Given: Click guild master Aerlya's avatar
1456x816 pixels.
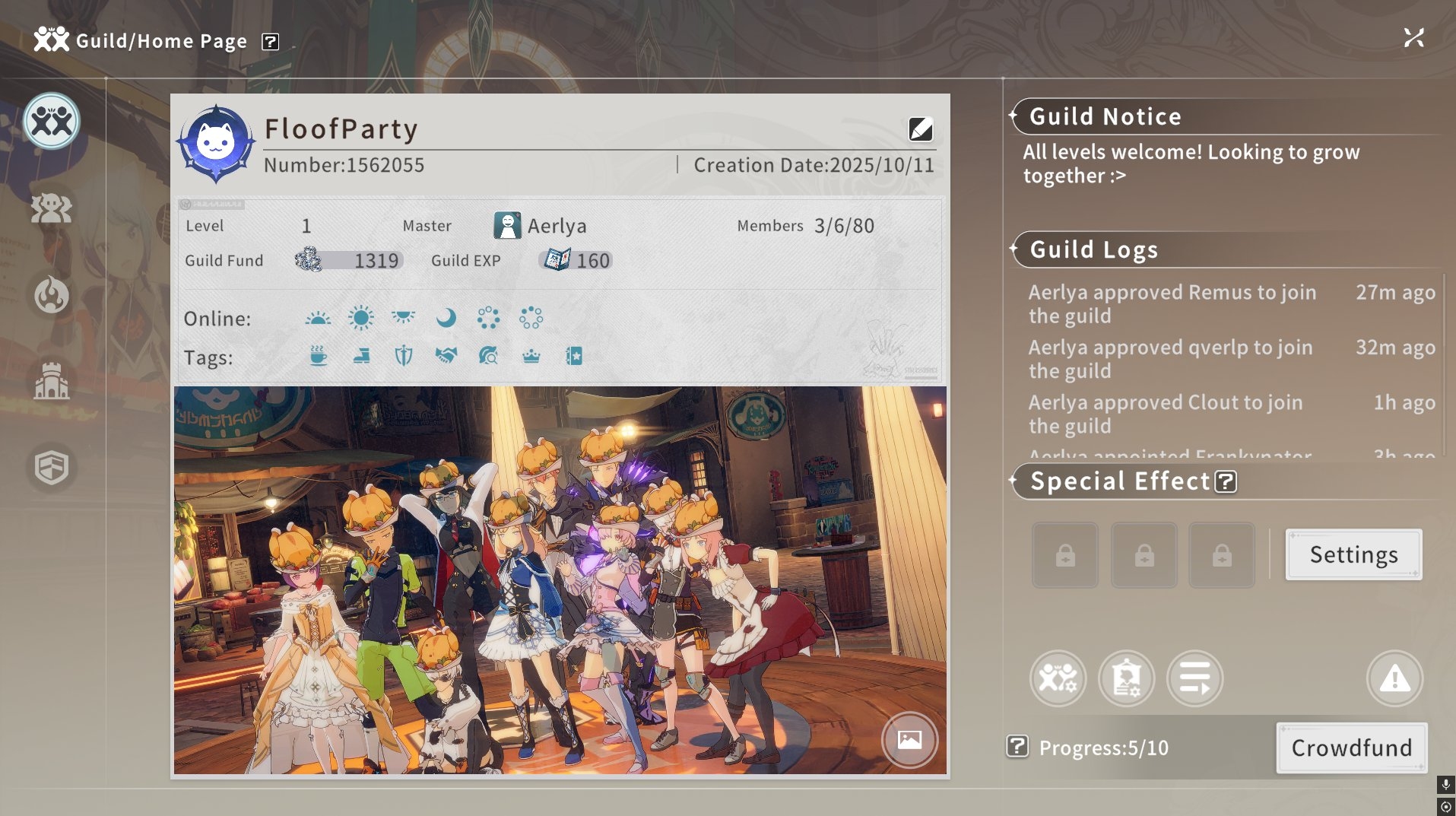Looking at the screenshot, I should coord(507,226).
